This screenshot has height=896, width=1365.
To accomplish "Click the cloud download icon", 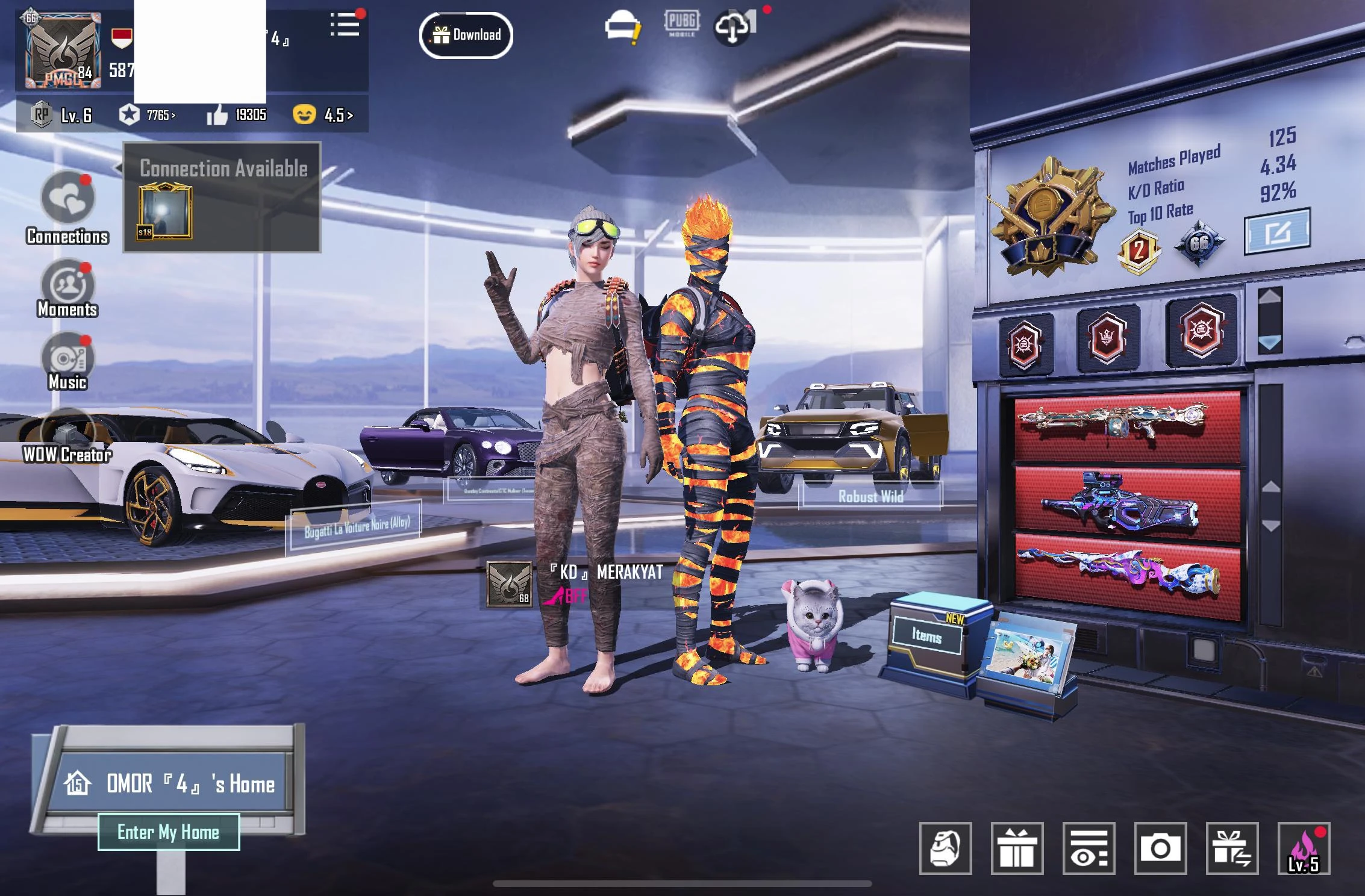I will (x=734, y=26).
